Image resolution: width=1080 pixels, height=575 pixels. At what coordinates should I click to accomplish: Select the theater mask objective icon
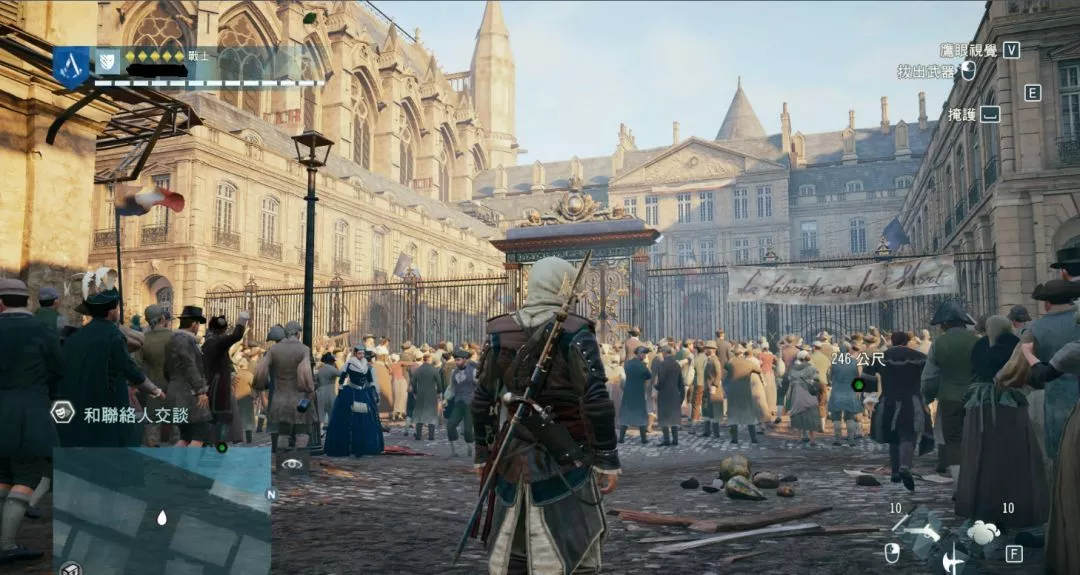63,412
